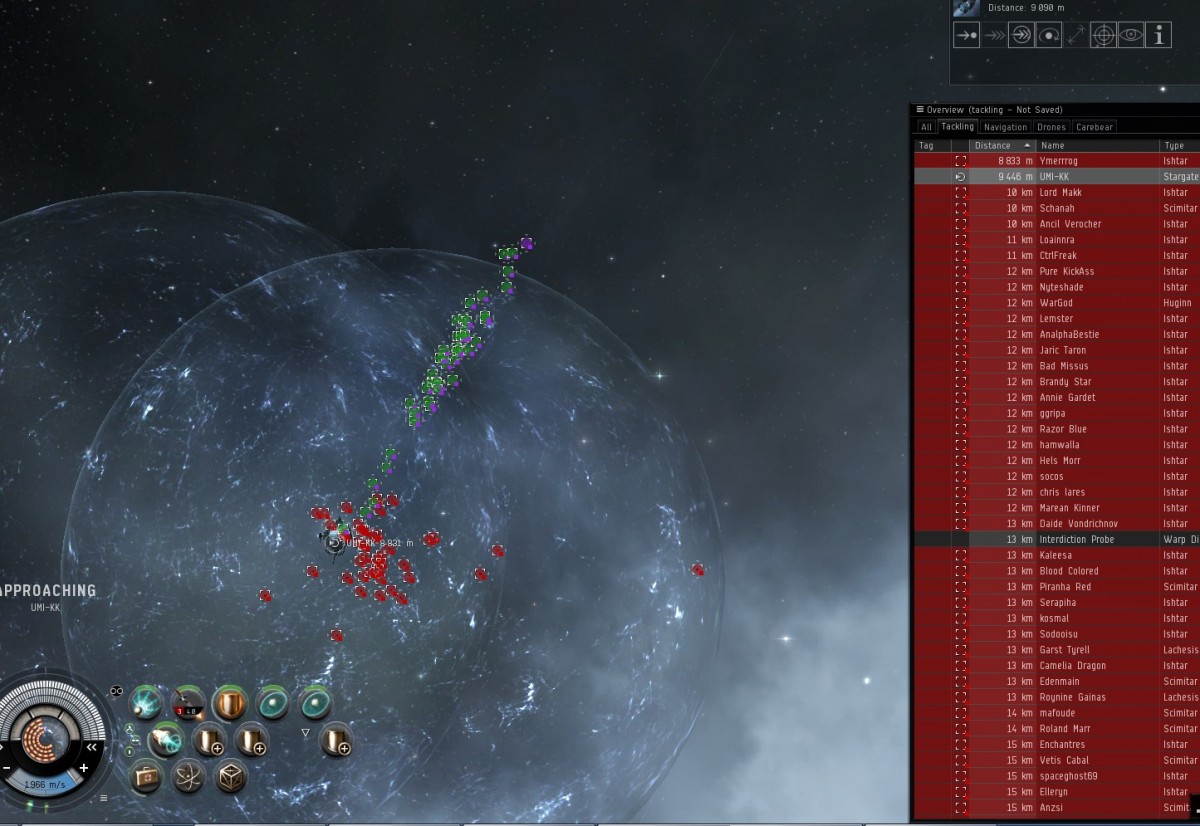Switch to the Navigation overview tab
Image resolution: width=1200 pixels, height=826 pixels.
[1005, 127]
